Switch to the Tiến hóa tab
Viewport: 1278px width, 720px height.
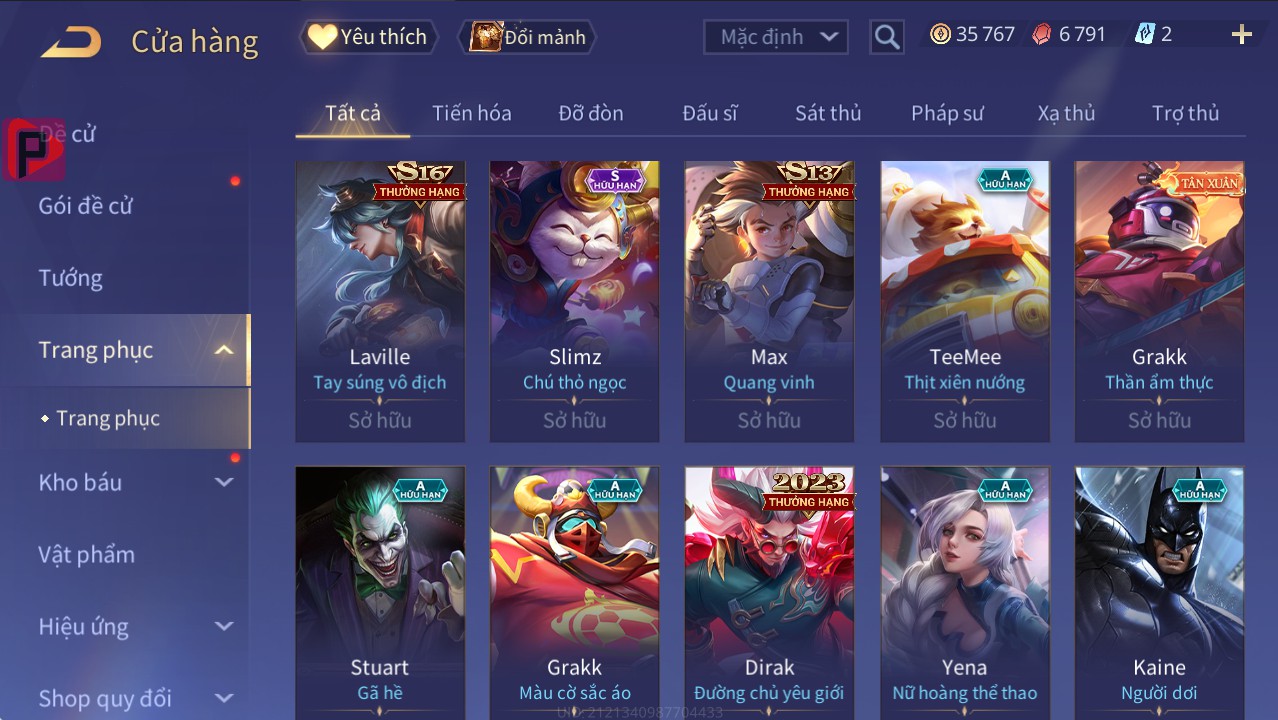[x=471, y=113]
